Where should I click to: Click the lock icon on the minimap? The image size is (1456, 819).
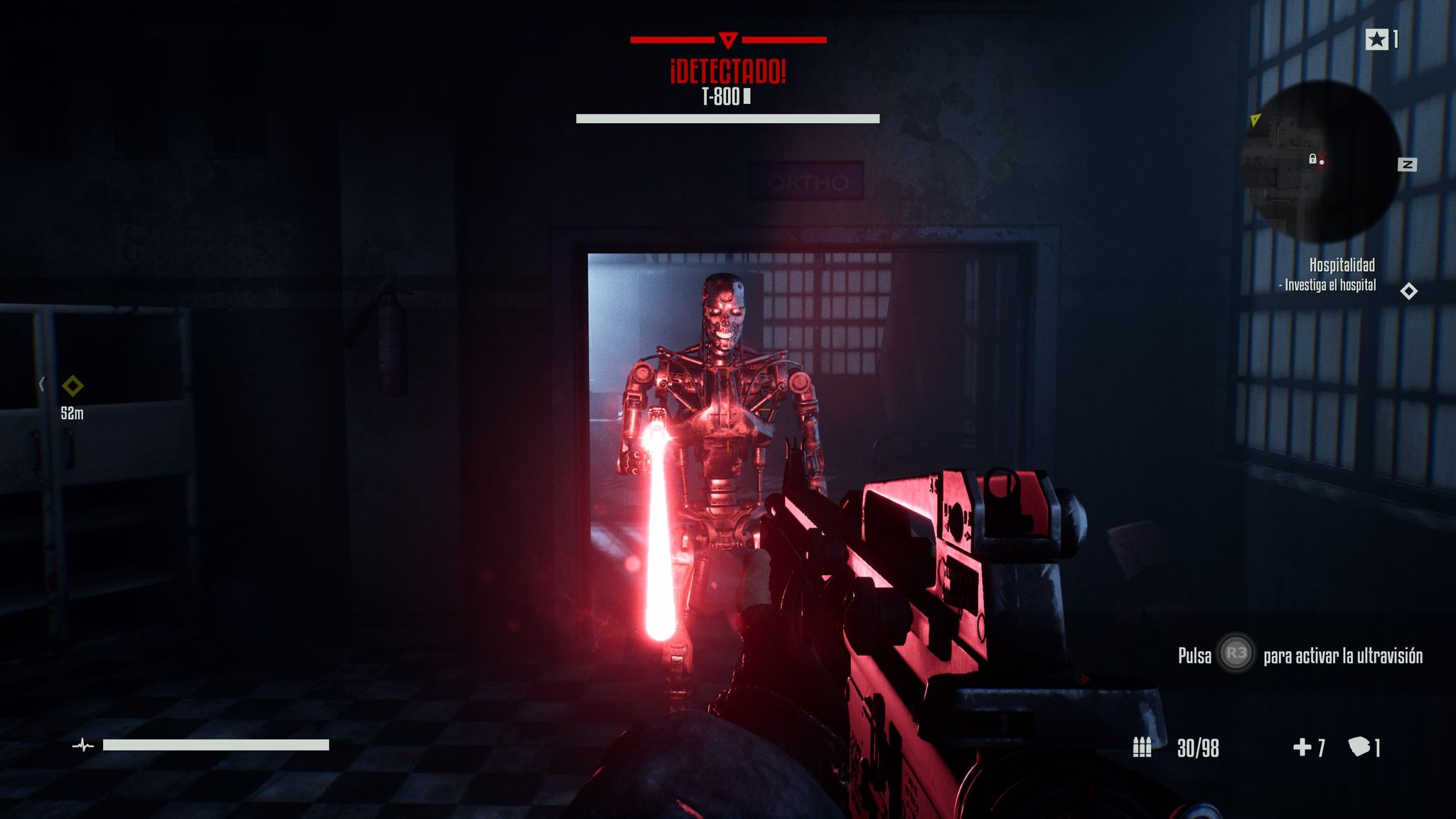click(x=1313, y=160)
